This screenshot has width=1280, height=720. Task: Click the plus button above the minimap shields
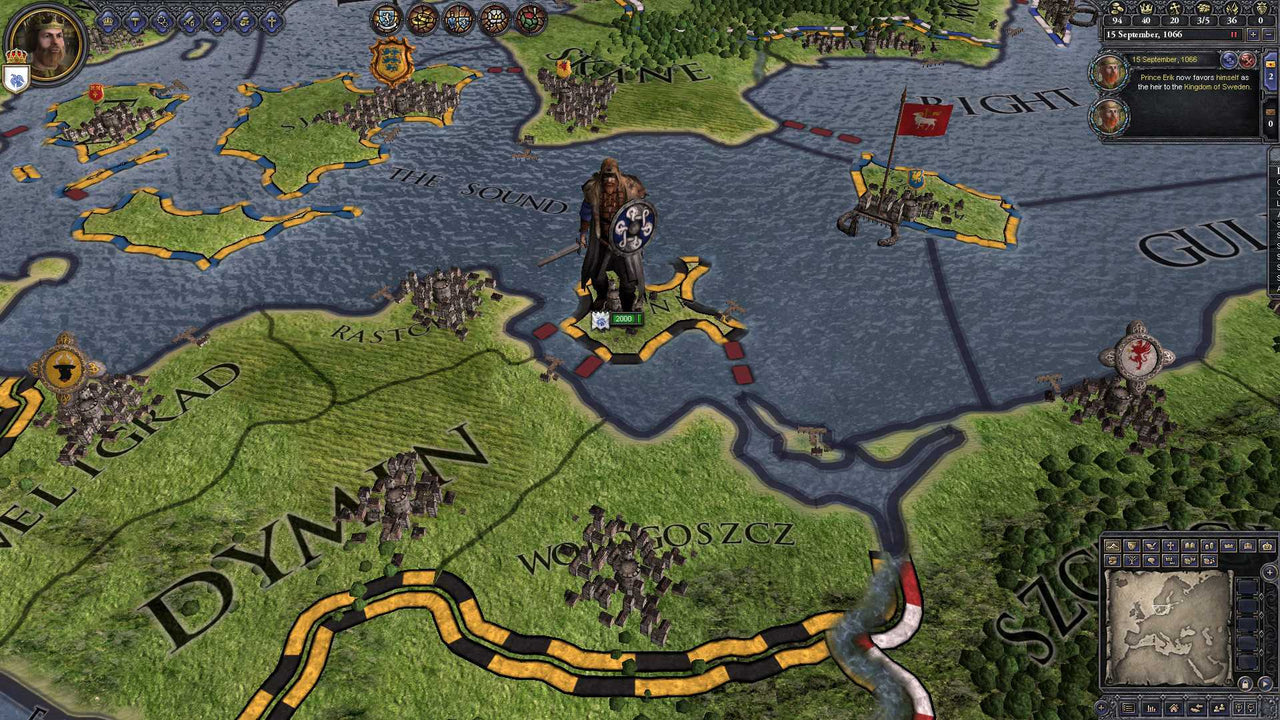tap(1269, 572)
